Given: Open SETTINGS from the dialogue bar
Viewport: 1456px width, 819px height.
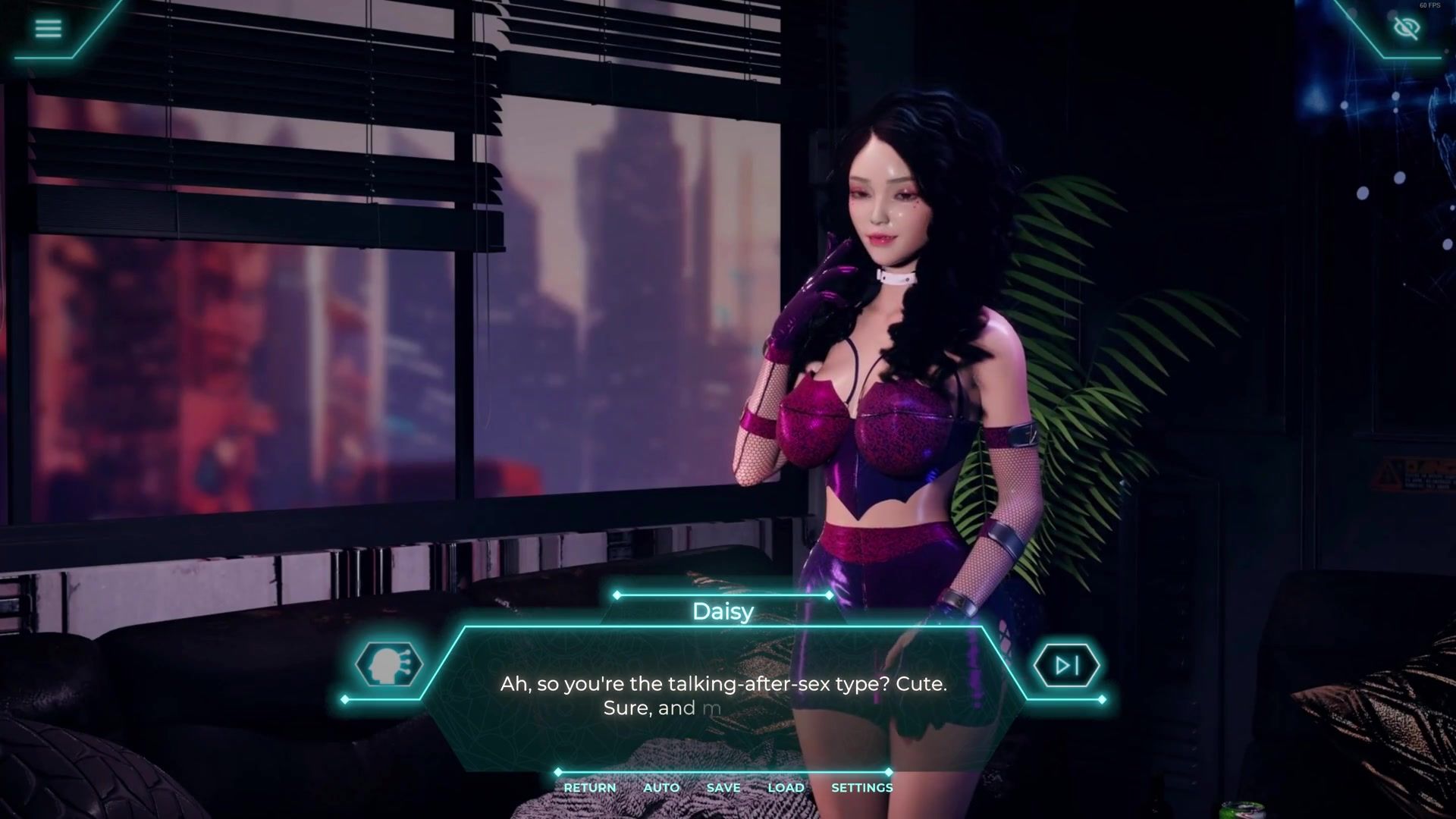Looking at the screenshot, I should [861, 788].
